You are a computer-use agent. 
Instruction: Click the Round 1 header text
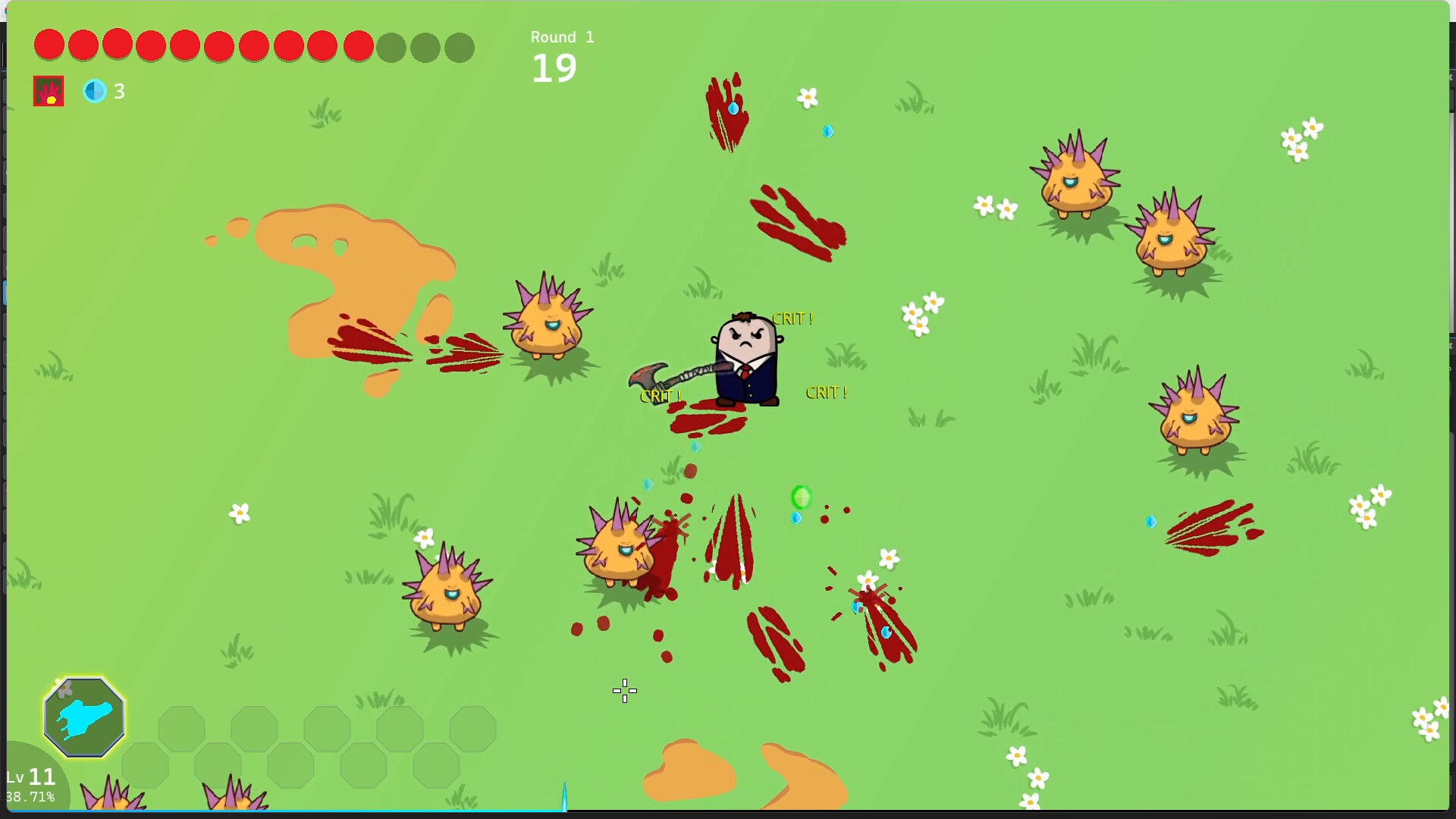562,36
